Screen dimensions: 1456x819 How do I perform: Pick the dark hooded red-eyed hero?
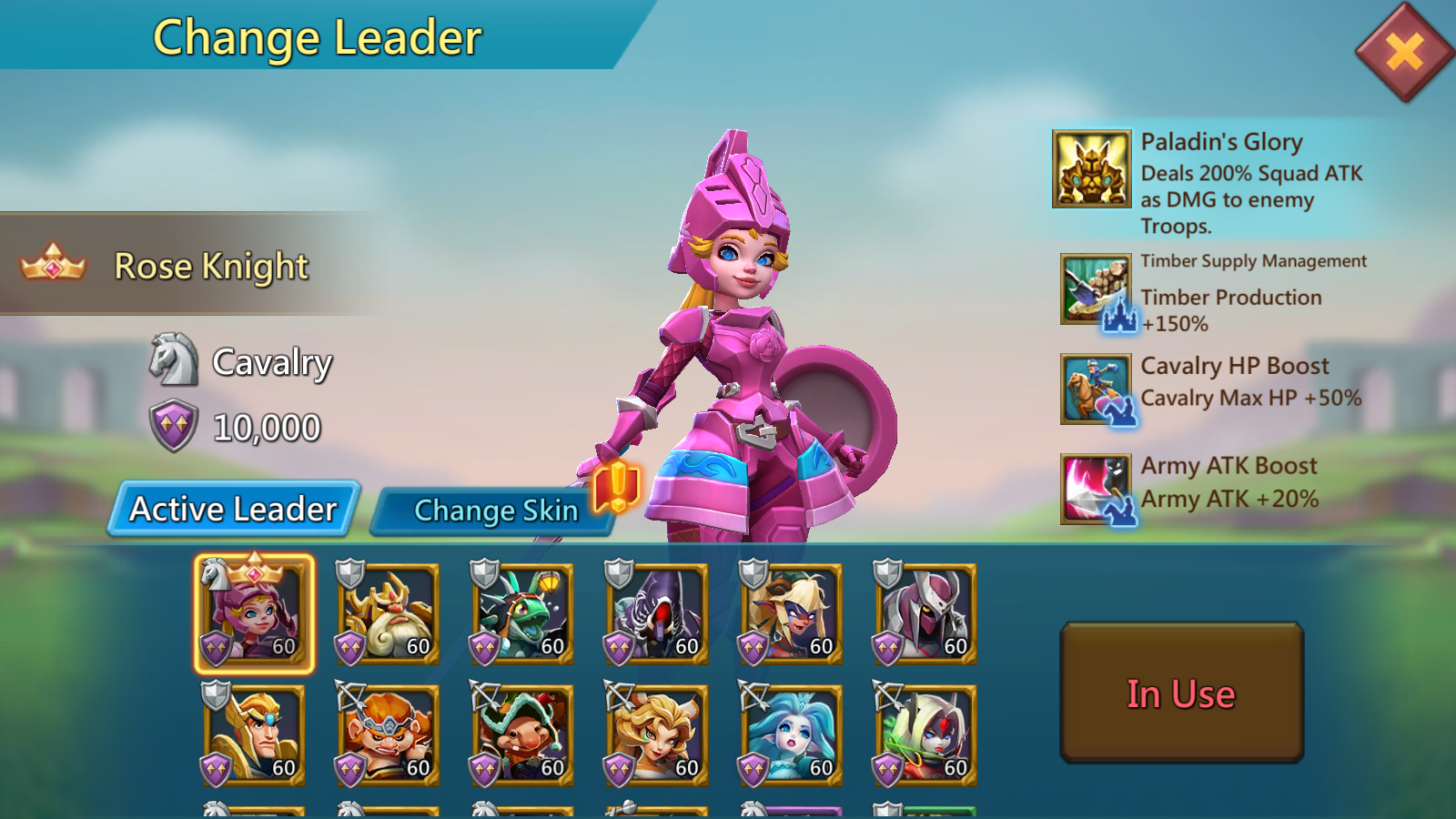pos(658,613)
